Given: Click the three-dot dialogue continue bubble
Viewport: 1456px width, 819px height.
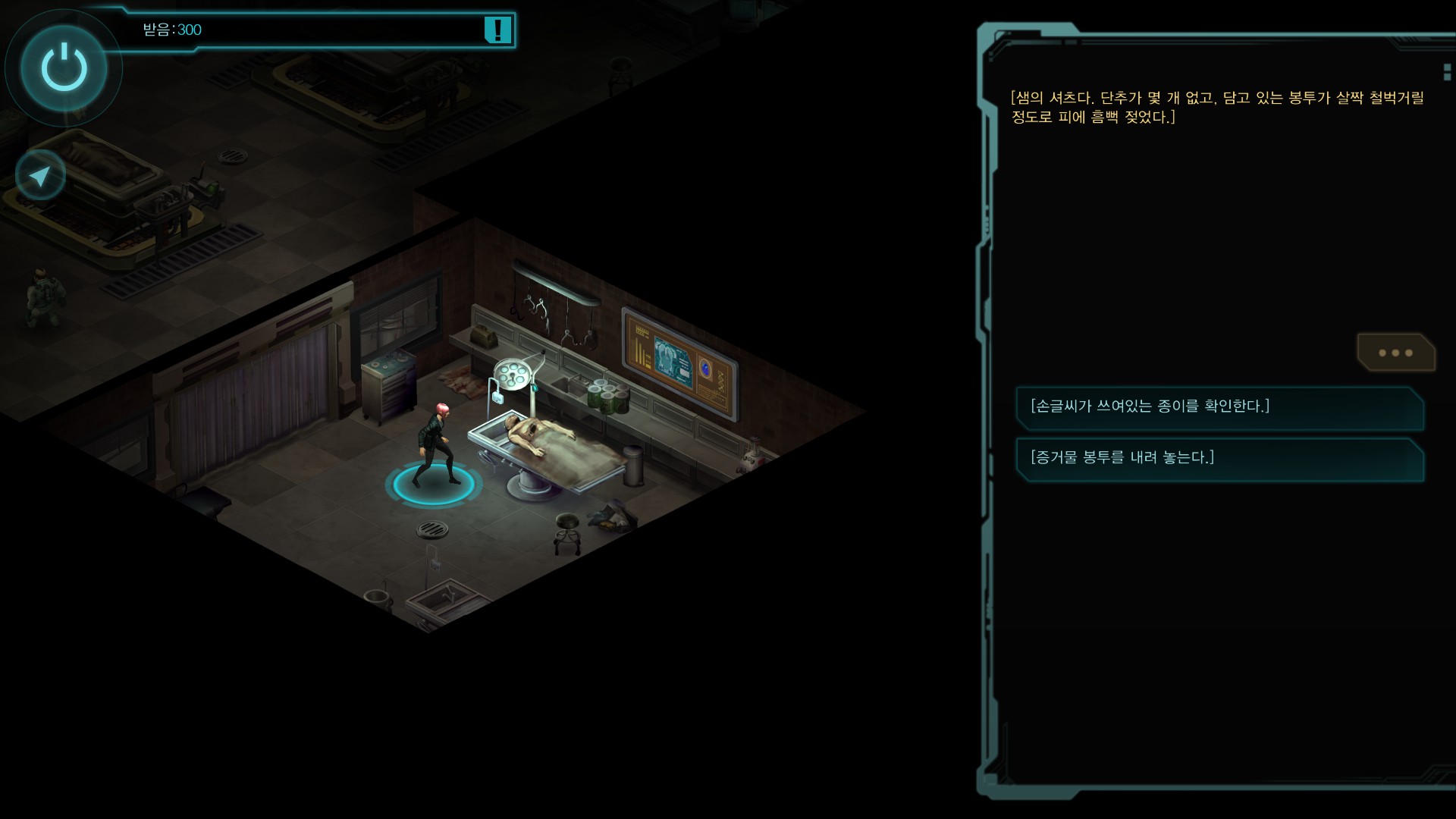Looking at the screenshot, I should [1395, 353].
